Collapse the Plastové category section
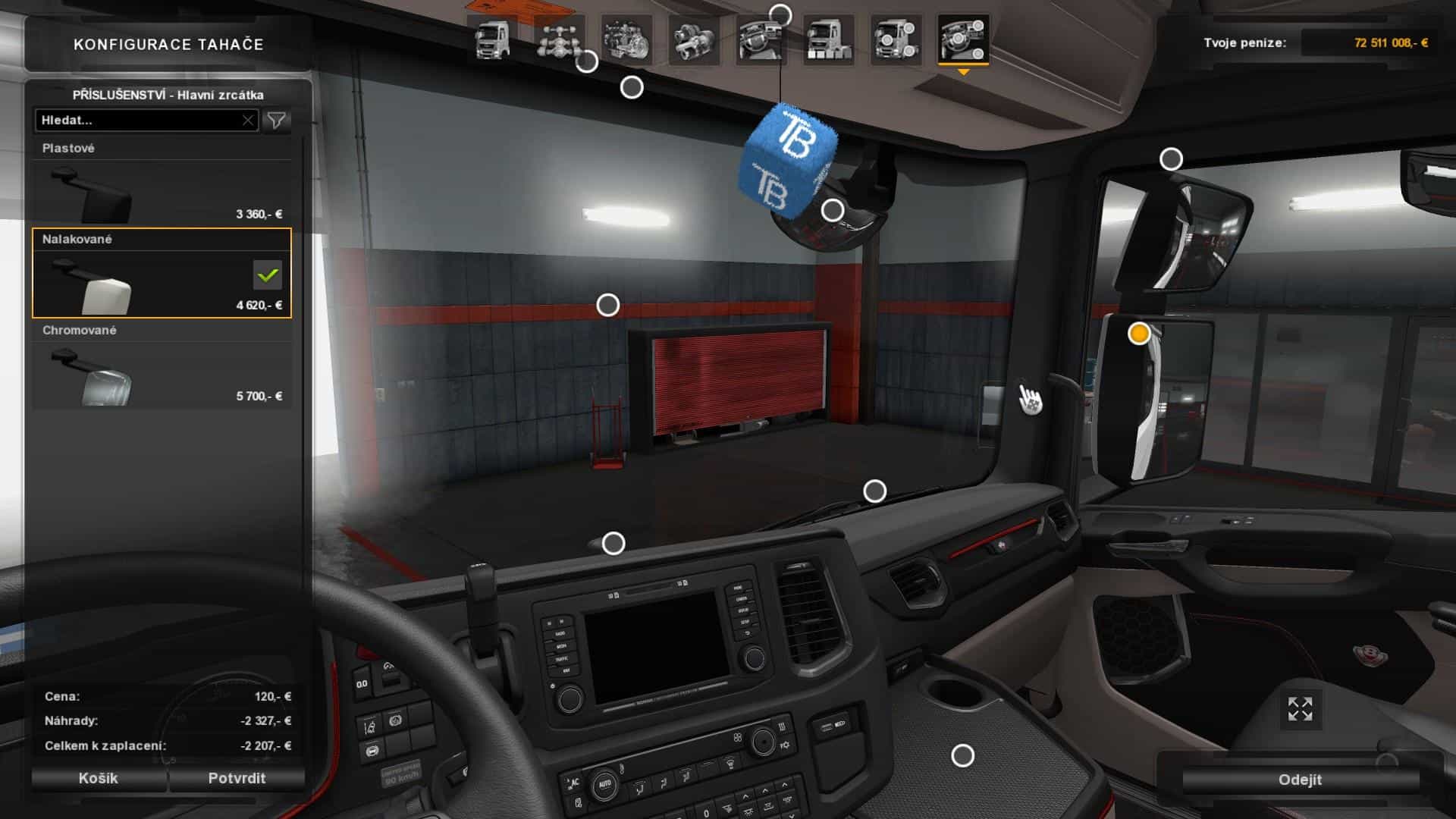The width and height of the screenshot is (1456, 819). (x=70, y=149)
